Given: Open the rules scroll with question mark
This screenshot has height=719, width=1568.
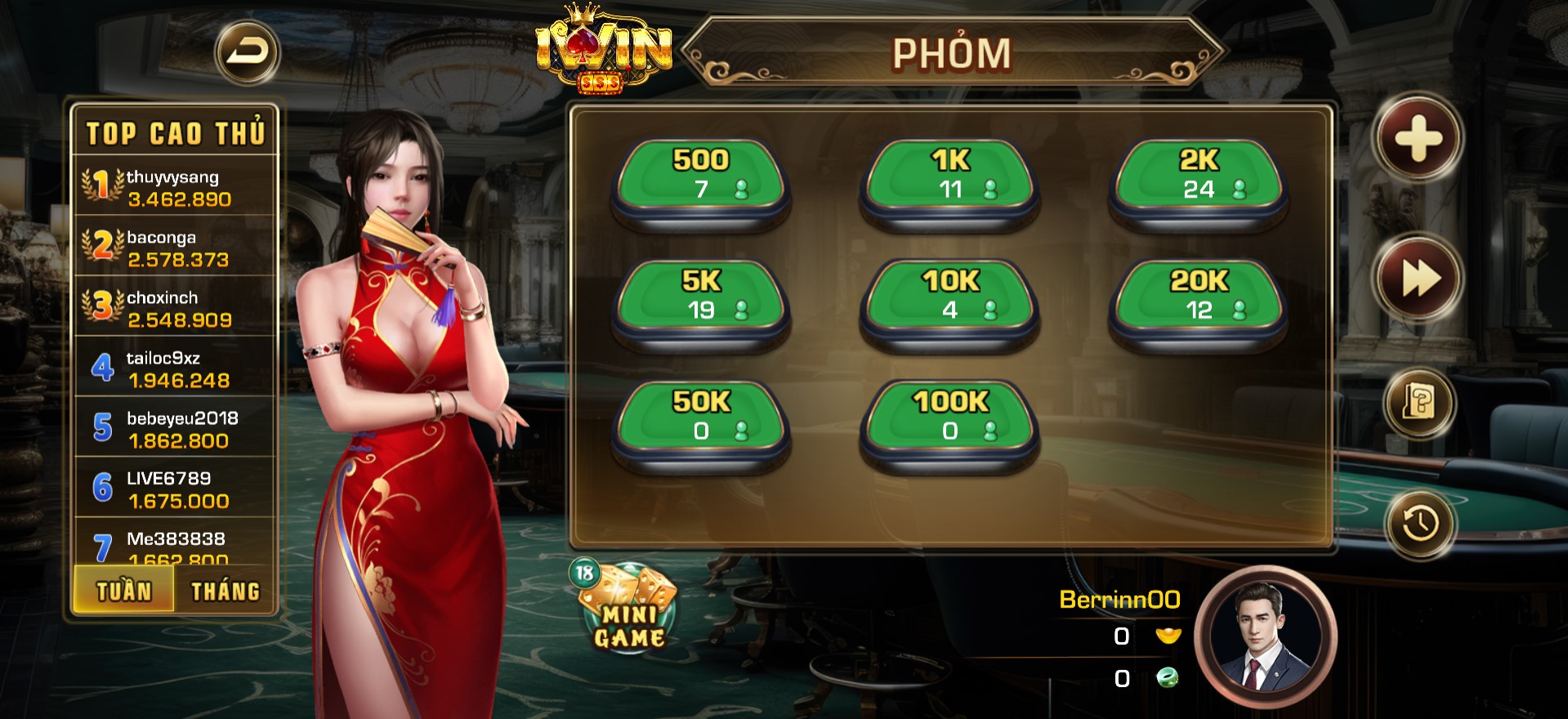Looking at the screenshot, I should tap(1419, 403).
